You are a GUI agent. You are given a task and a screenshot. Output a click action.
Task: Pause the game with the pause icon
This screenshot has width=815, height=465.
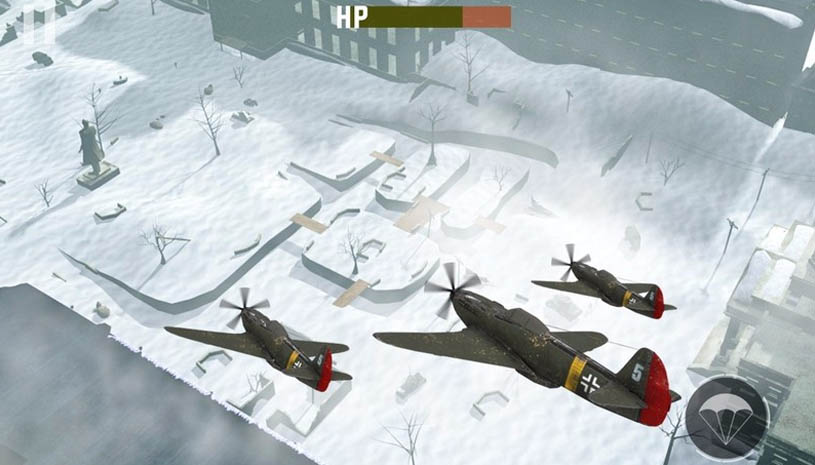tap(38, 22)
